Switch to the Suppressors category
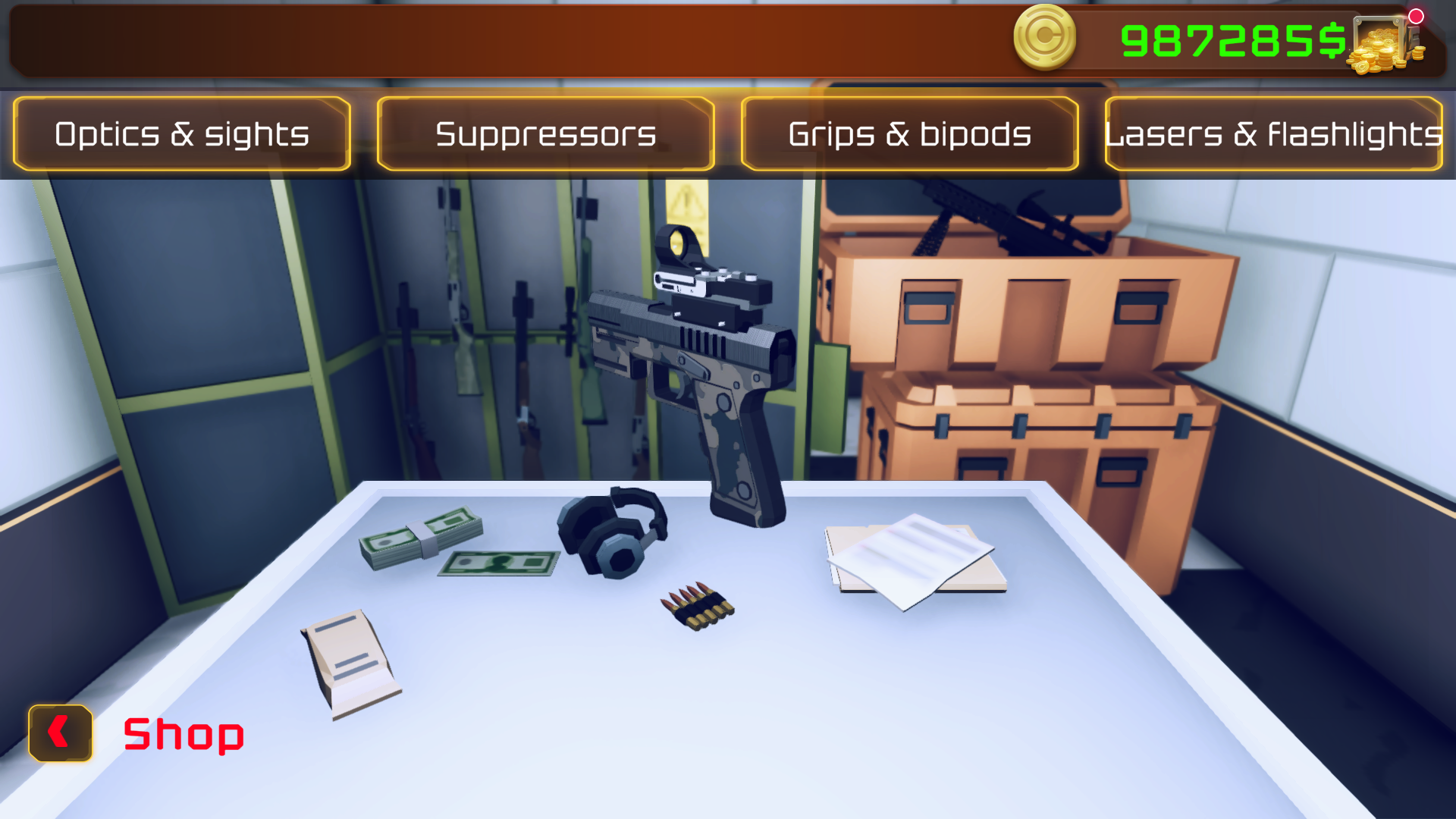The image size is (1456, 819). [545, 133]
